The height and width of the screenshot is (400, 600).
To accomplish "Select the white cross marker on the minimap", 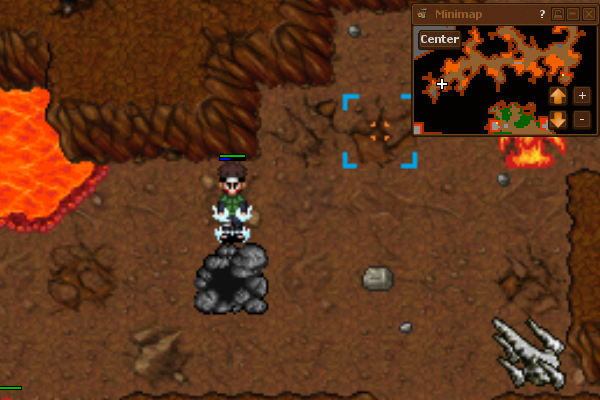I will tap(442, 84).
